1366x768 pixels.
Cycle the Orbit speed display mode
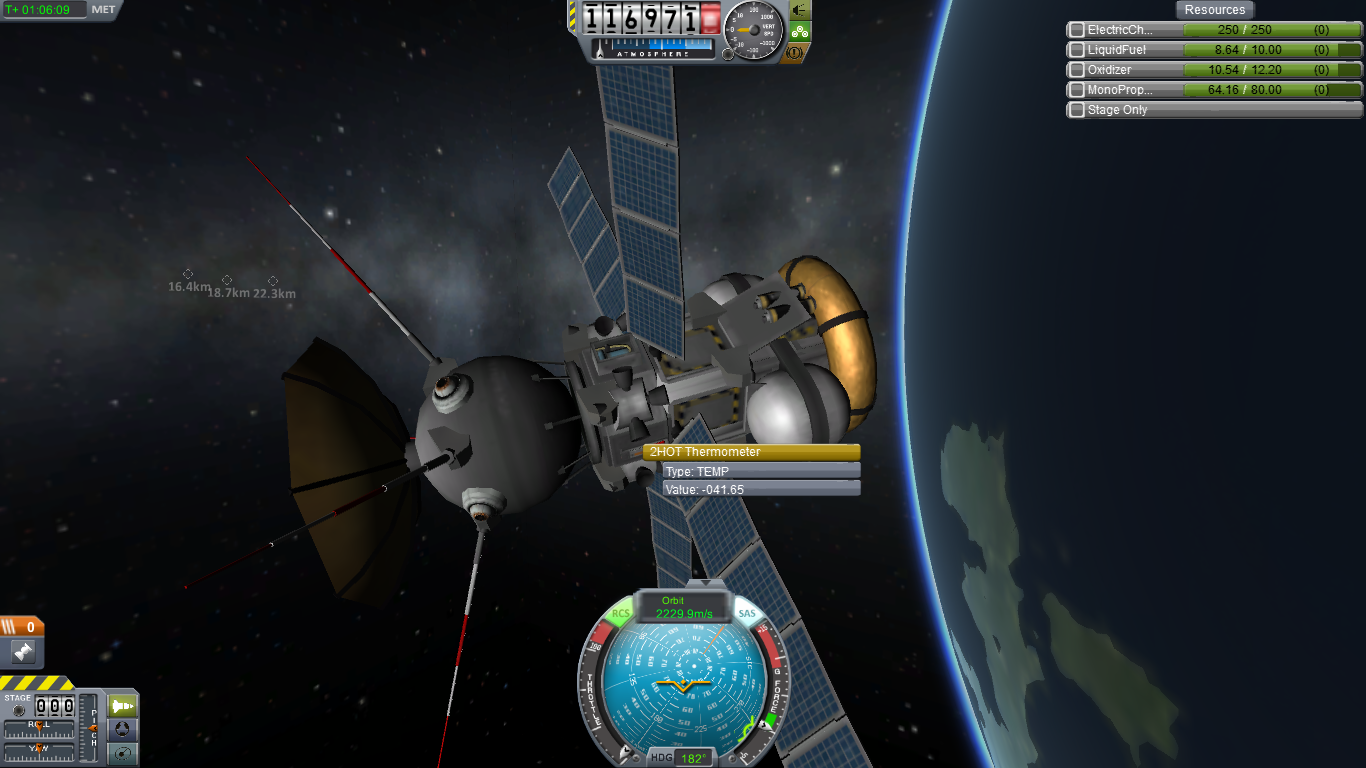[684, 607]
